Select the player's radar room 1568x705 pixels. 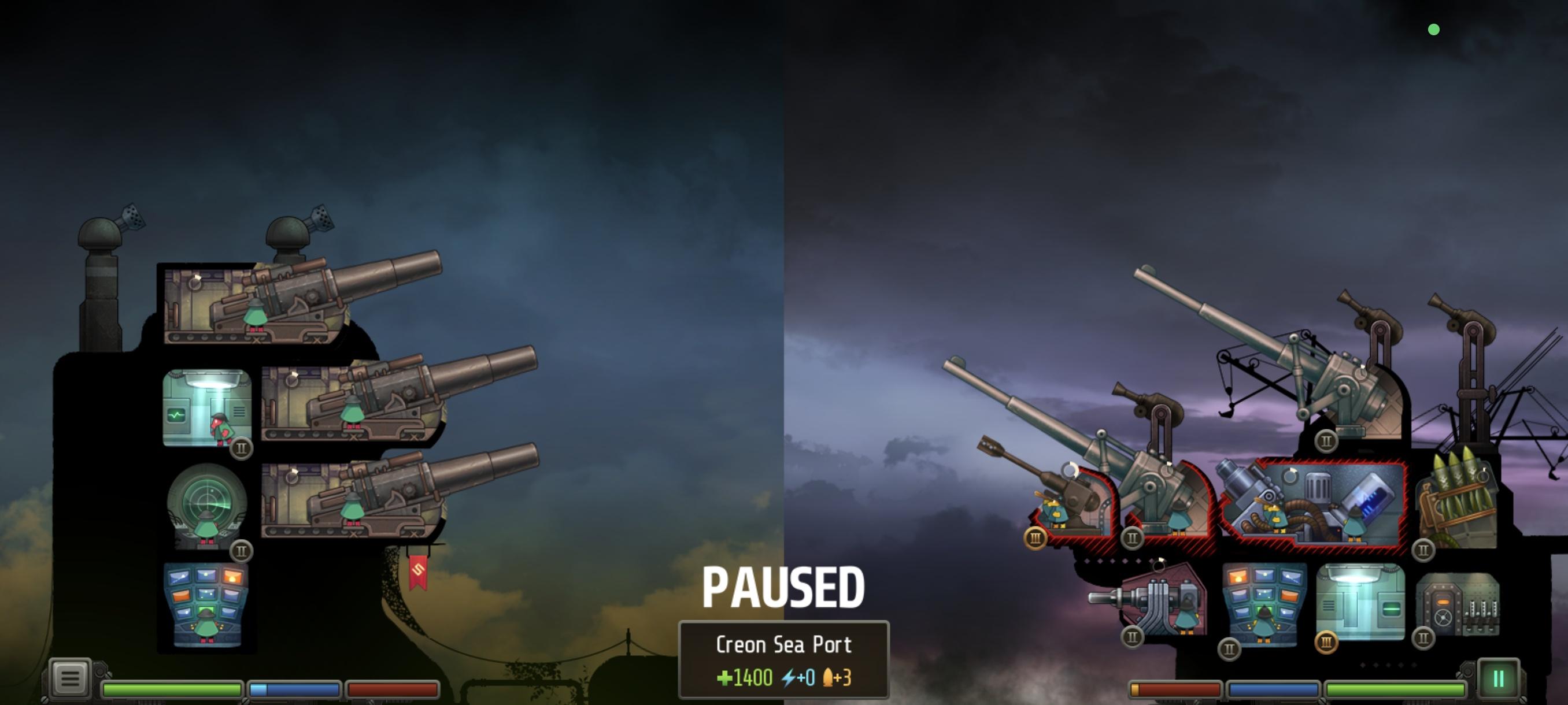tap(207, 506)
